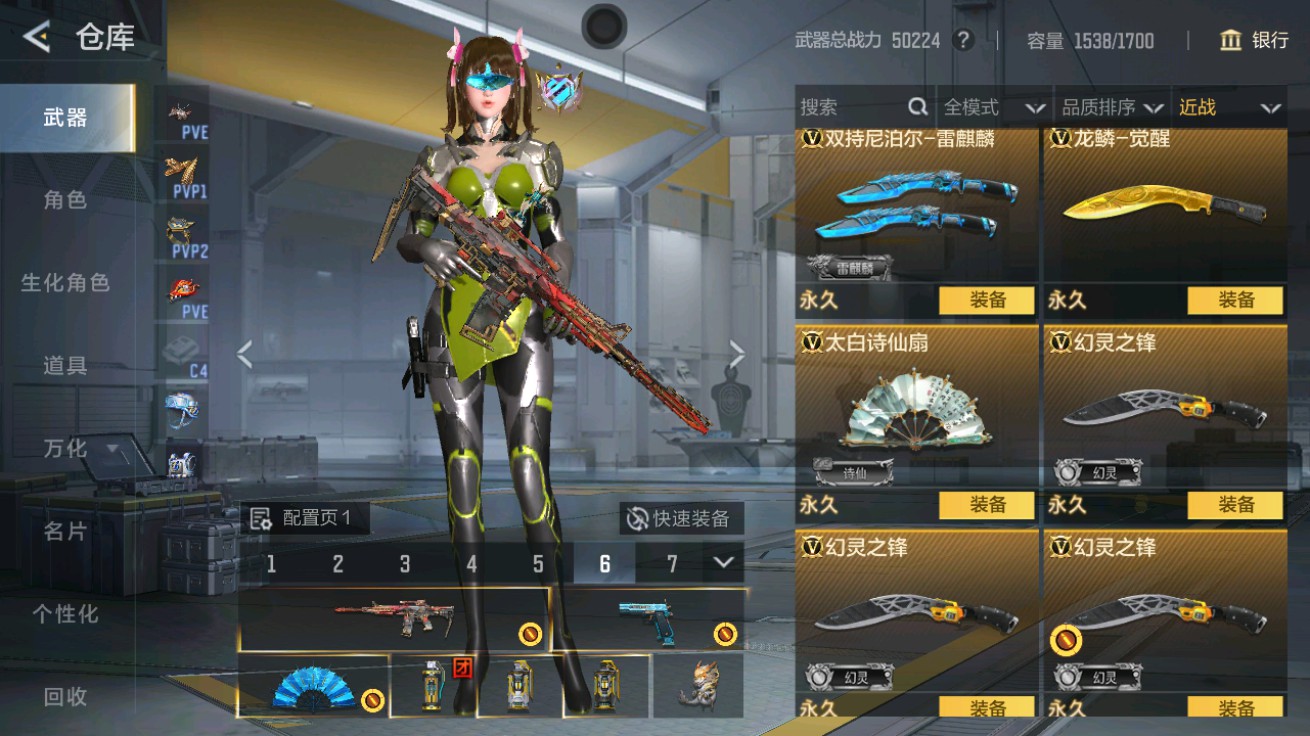The width and height of the screenshot is (1310, 736).
Task: Select the grenade slot marked with red 团
Action: (x=435, y=688)
